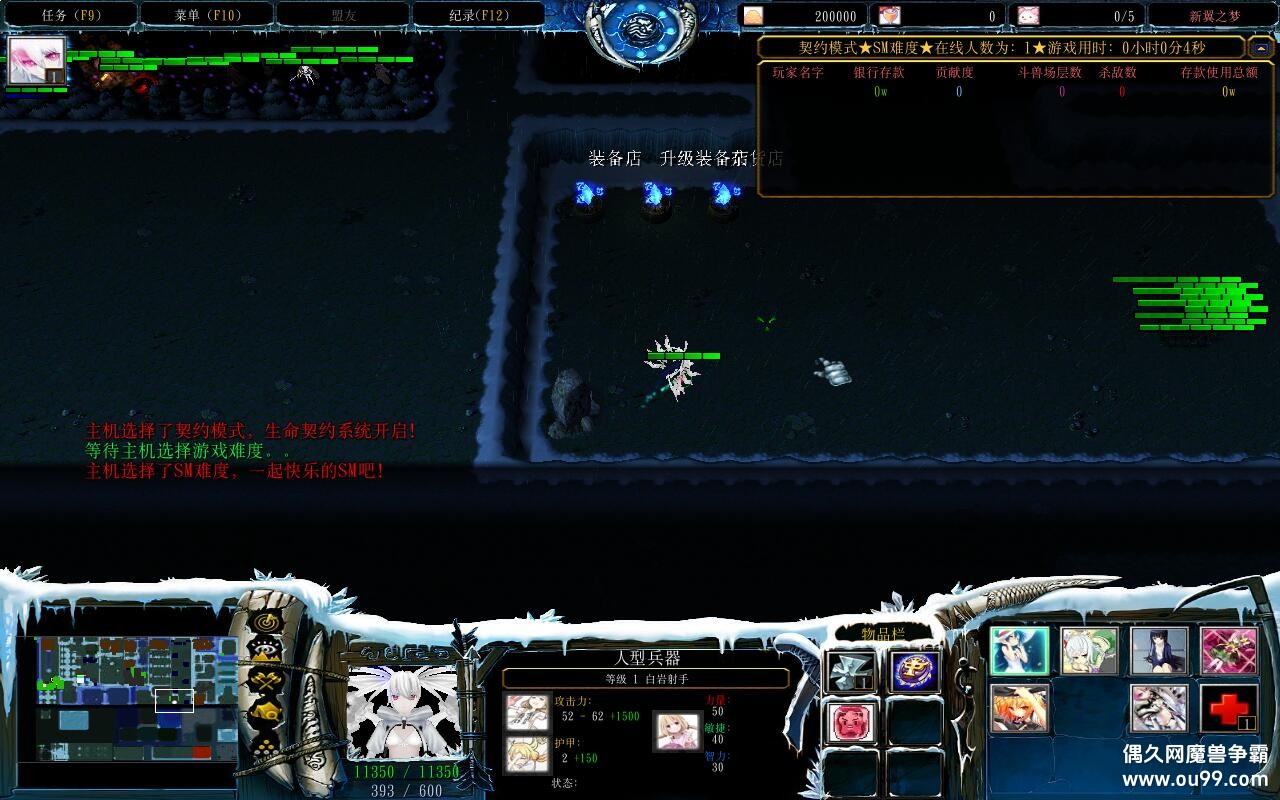
Task: Click the formation dots button beside minimap
Action: 266,744
